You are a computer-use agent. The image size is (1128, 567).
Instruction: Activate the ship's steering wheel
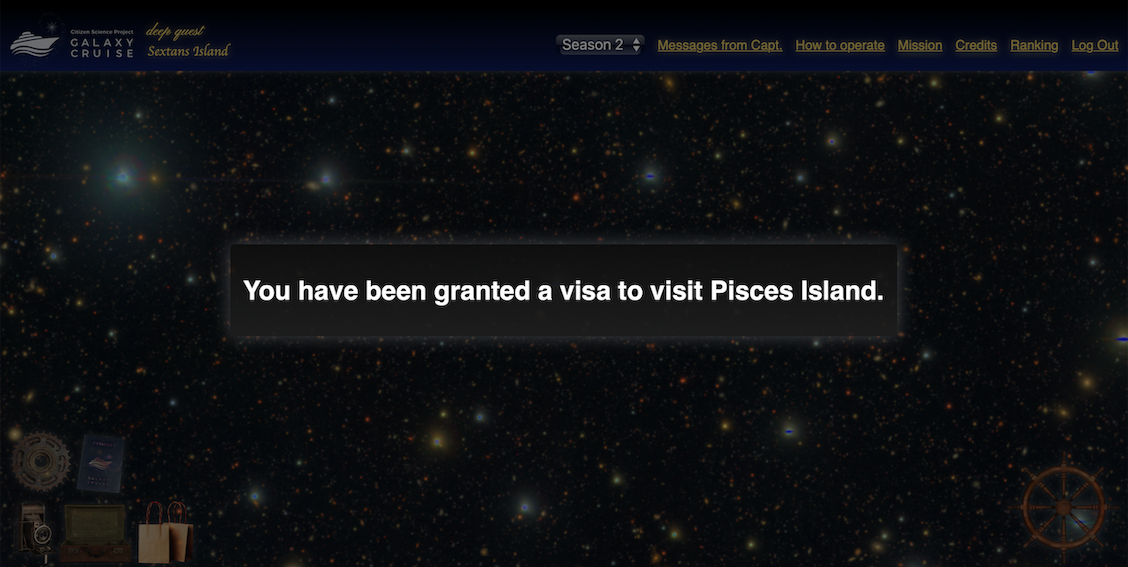tap(1063, 506)
